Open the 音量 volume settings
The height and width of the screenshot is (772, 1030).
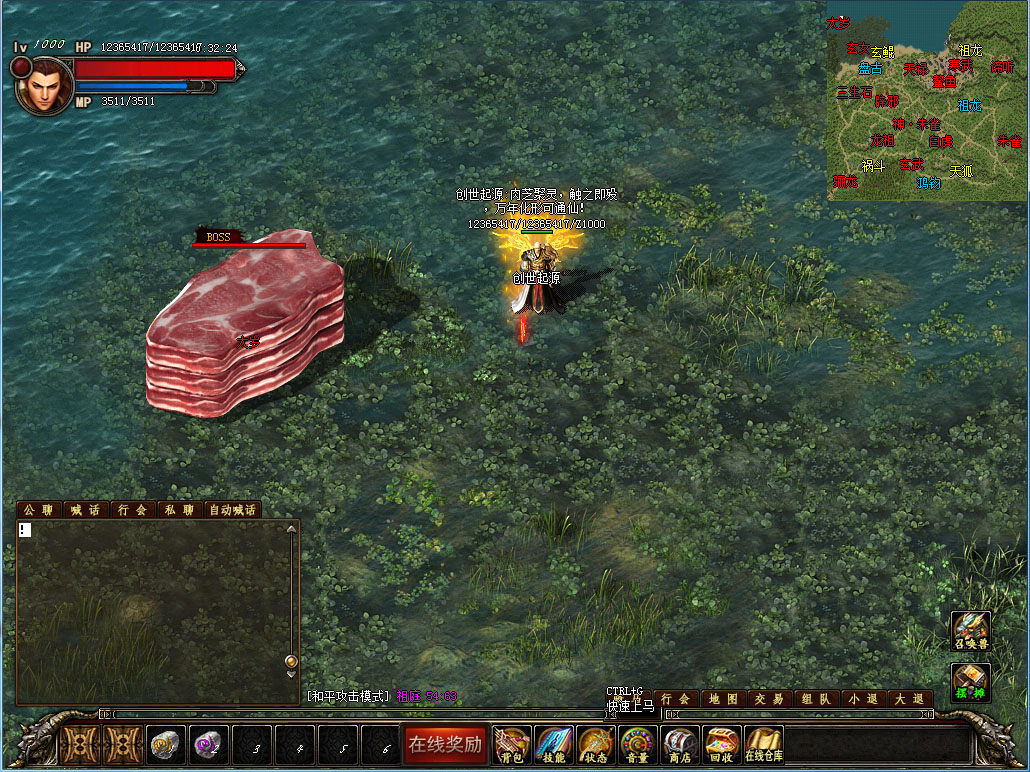coord(638,744)
